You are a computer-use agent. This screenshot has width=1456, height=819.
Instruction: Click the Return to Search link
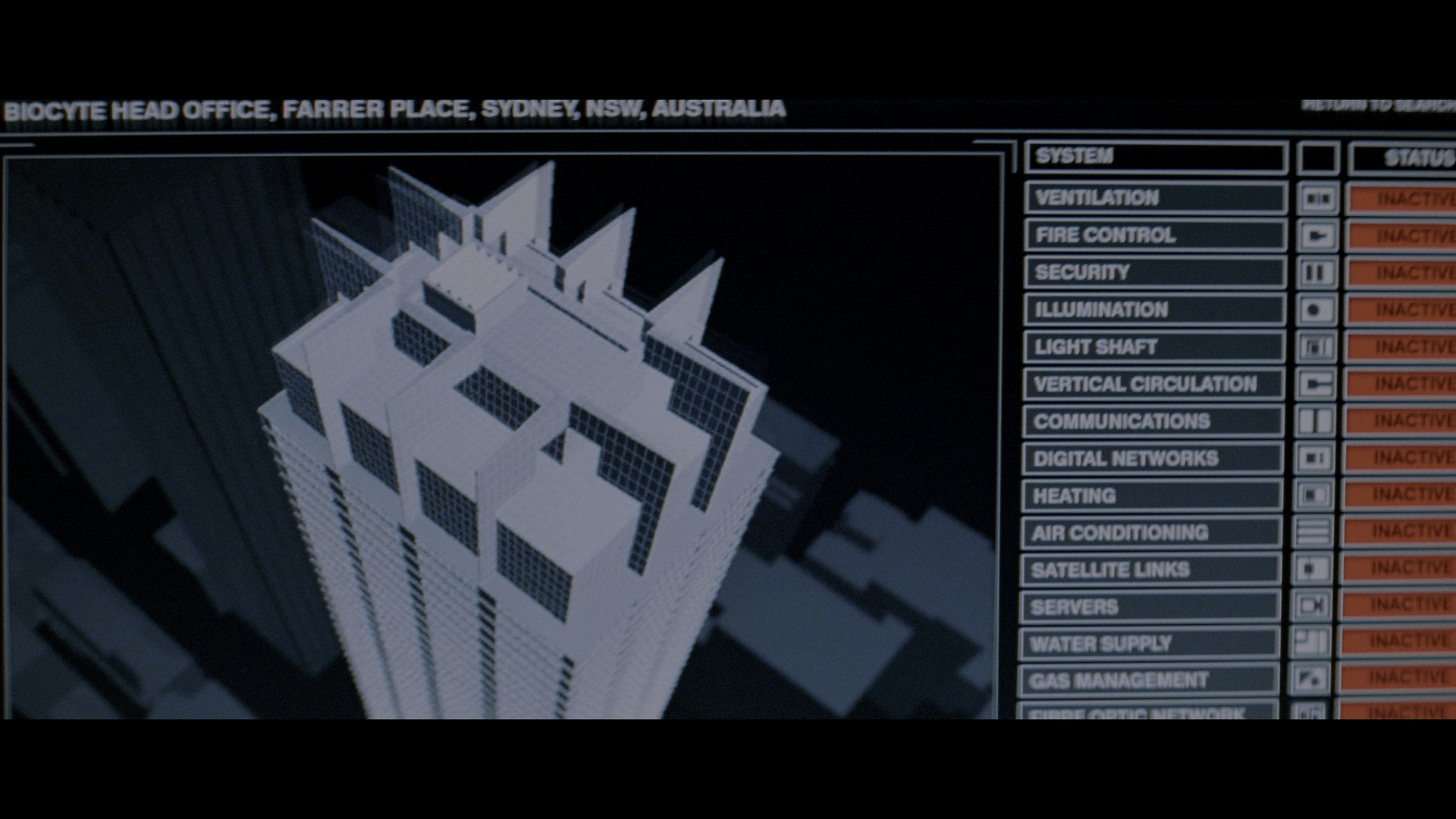1378,105
